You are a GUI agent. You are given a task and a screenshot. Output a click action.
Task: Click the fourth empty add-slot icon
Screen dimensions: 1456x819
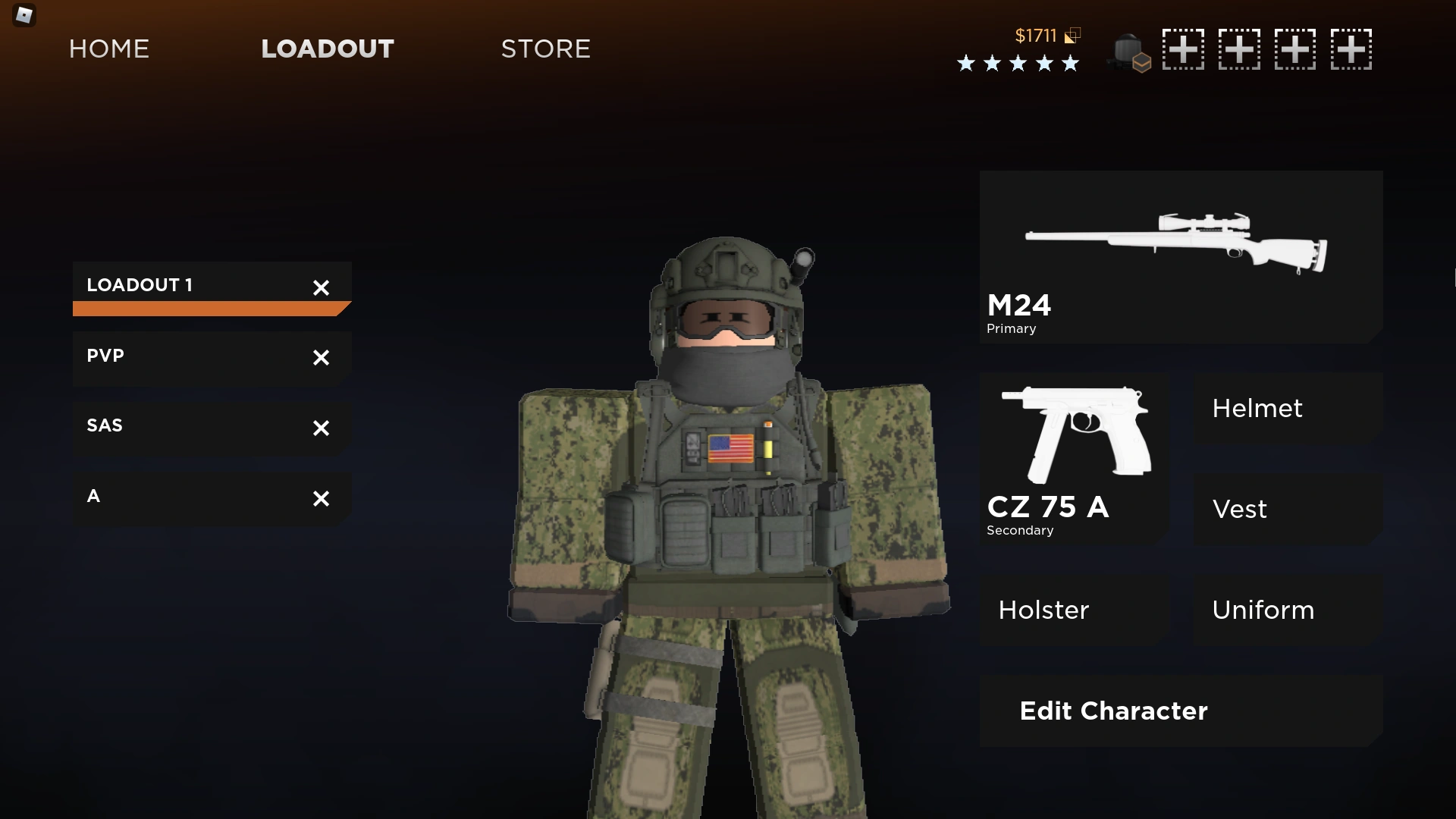tap(1353, 49)
